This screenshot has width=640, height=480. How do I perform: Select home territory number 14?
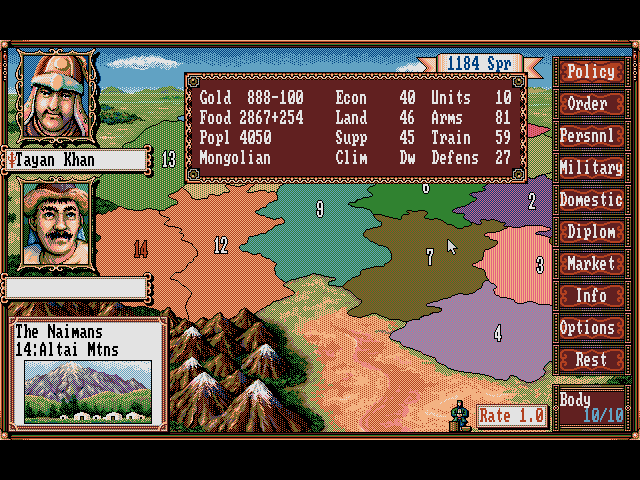[x=140, y=249]
